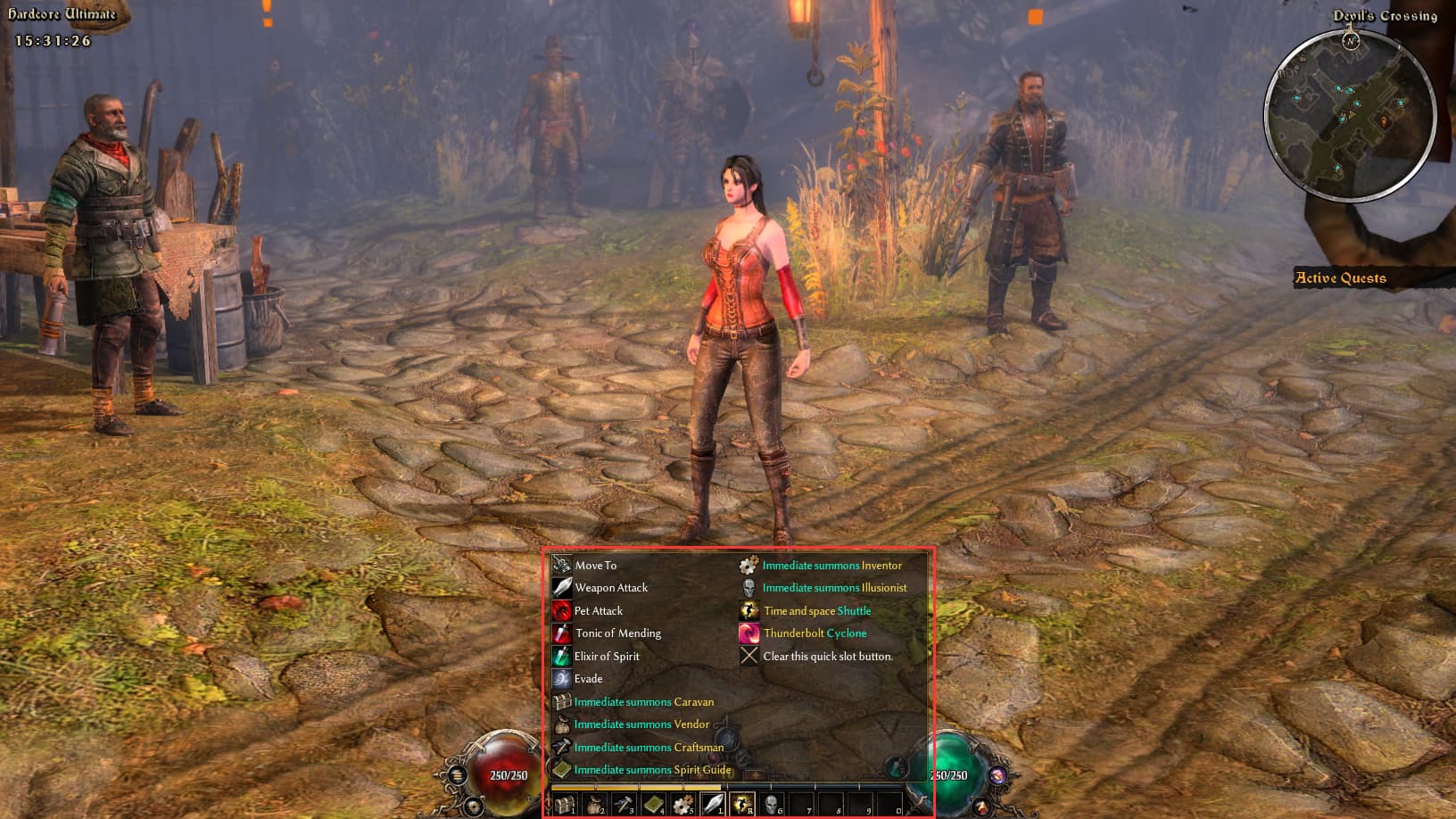This screenshot has height=819, width=1456.
Task: Assign Immediate summons Caravan
Action: pyautogui.click(x=643, y=702)
